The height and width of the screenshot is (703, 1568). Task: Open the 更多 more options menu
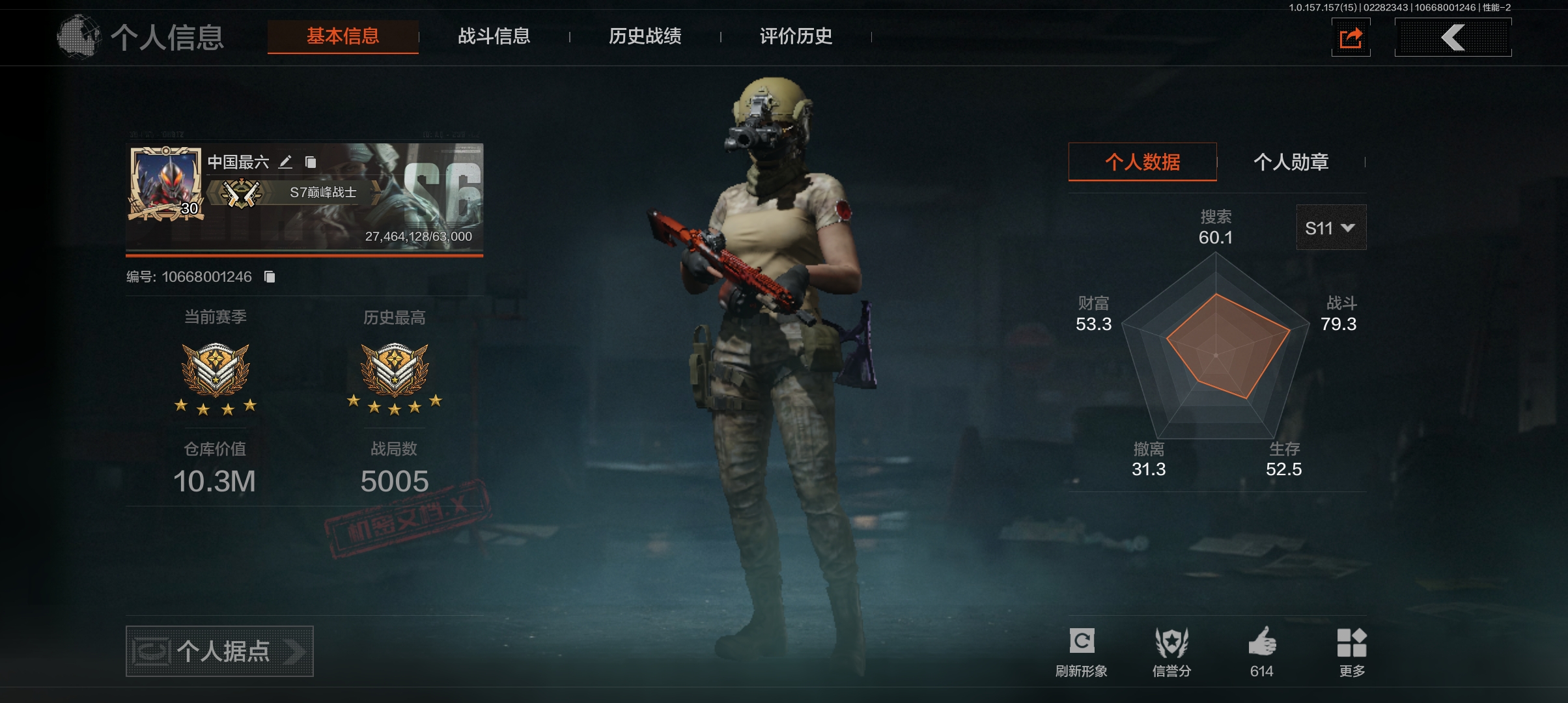click(x=1352, y=651)
